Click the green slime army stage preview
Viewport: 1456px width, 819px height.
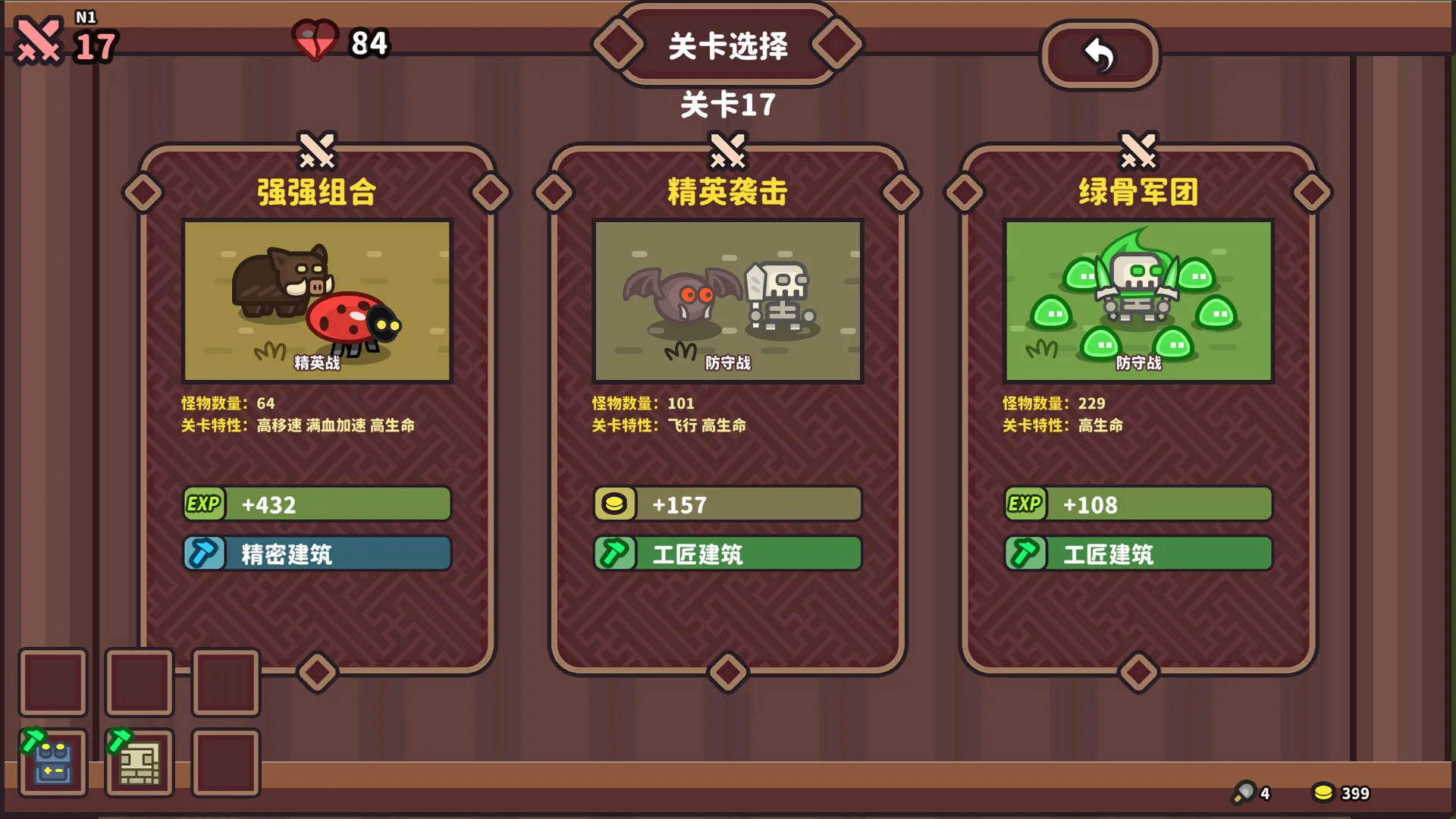pyautogui.click(x=1137, y=301)
